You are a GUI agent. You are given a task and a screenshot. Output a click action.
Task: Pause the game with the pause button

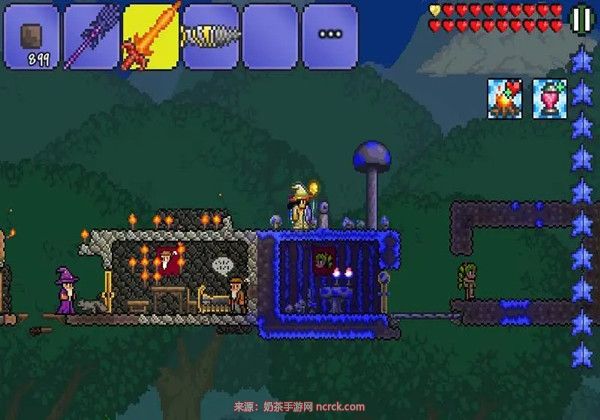581,19
